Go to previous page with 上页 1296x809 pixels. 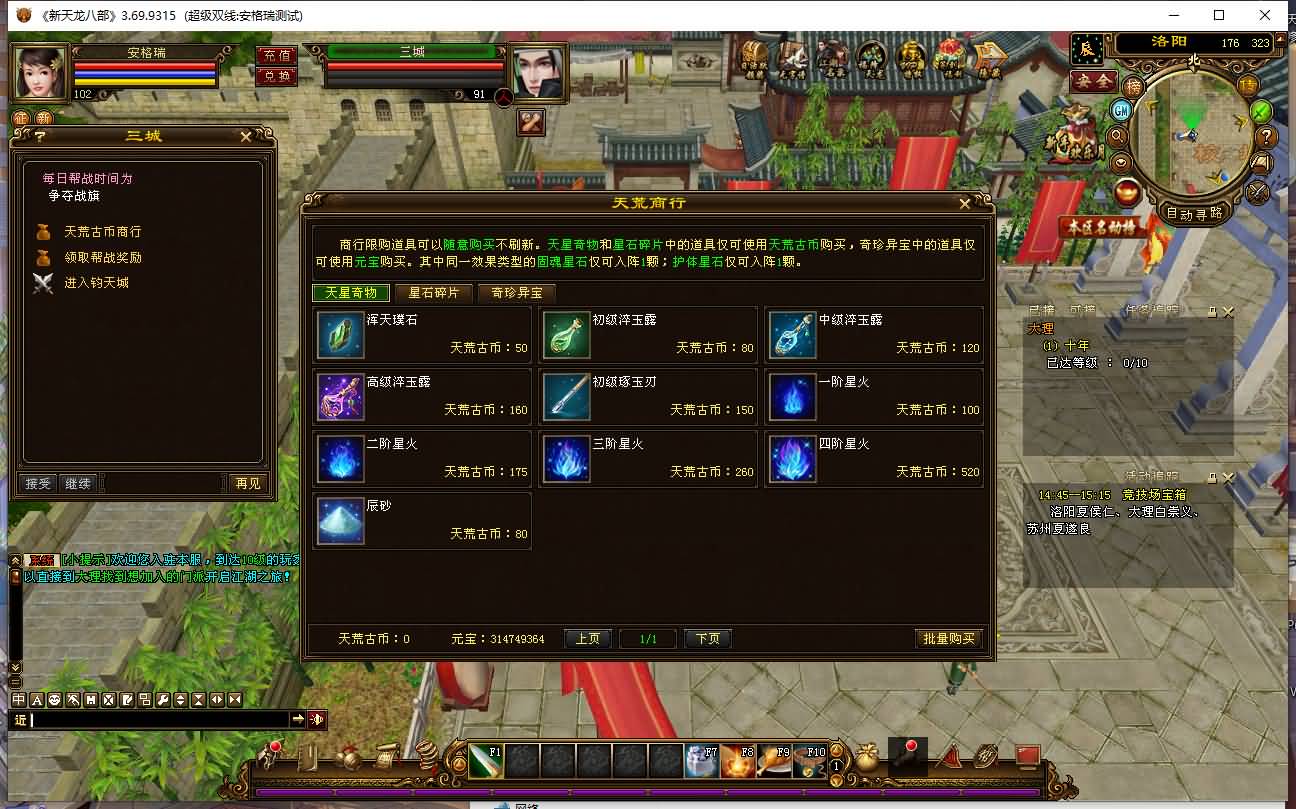587,638
